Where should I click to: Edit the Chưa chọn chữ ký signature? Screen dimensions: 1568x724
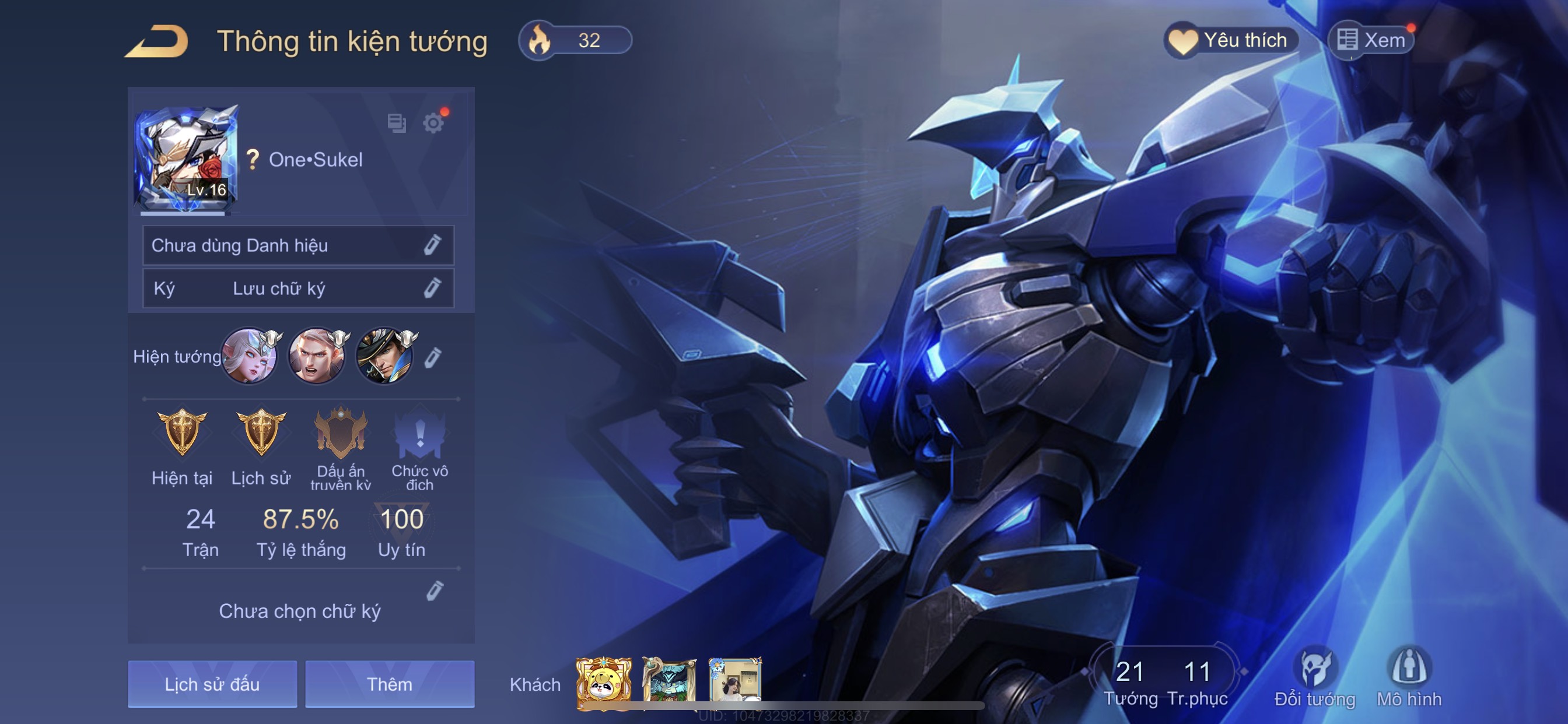434,591
